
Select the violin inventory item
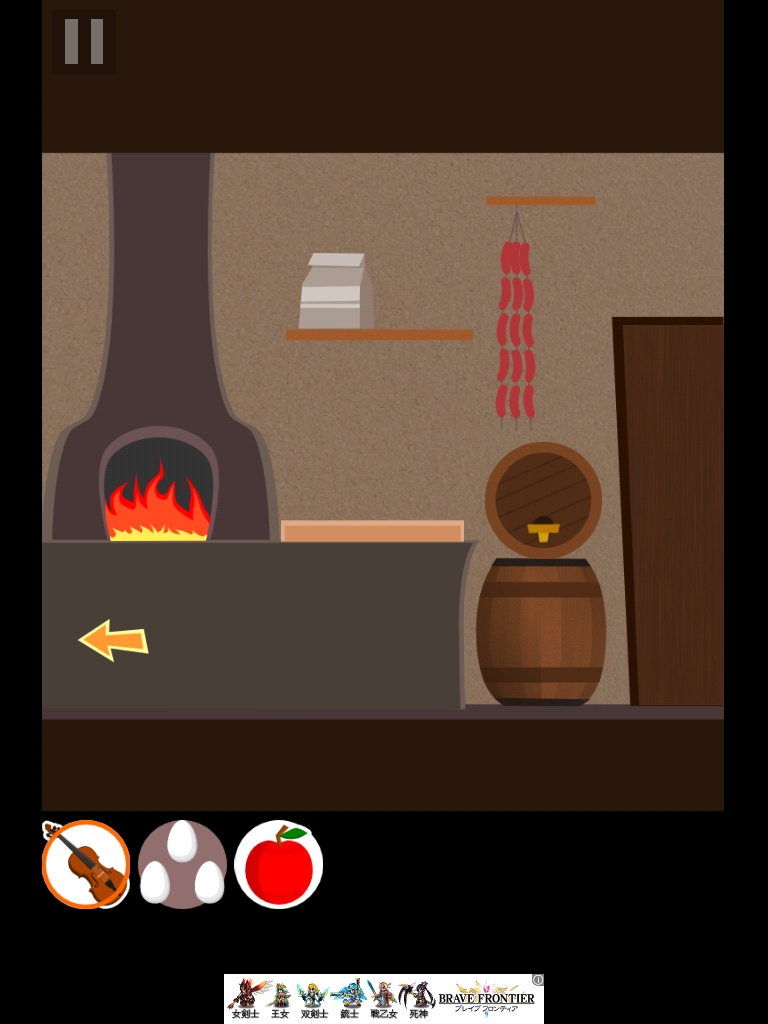pyautogui.click(x=86, y=864)
